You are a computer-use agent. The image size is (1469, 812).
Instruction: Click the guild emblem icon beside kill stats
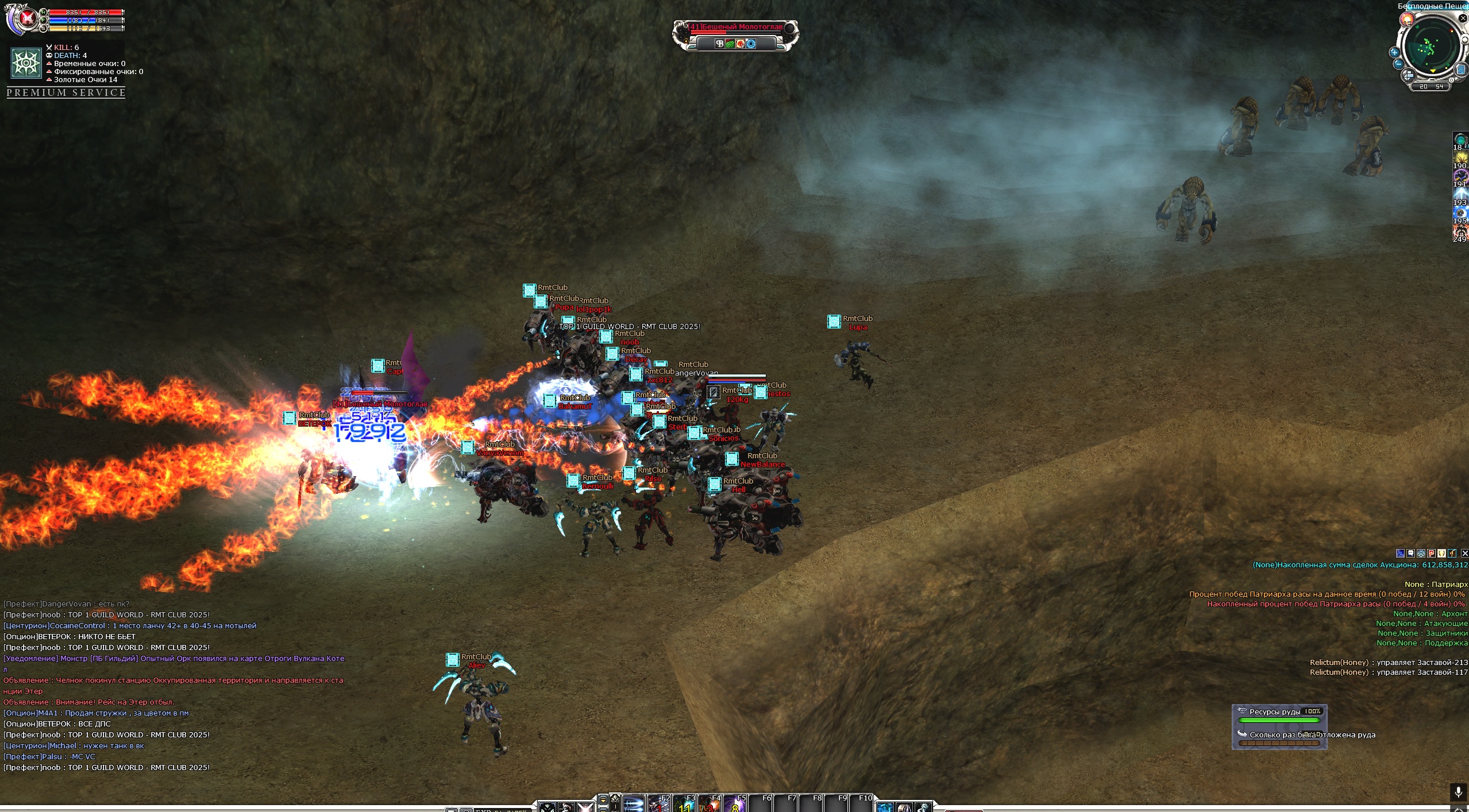coord(26,62)
